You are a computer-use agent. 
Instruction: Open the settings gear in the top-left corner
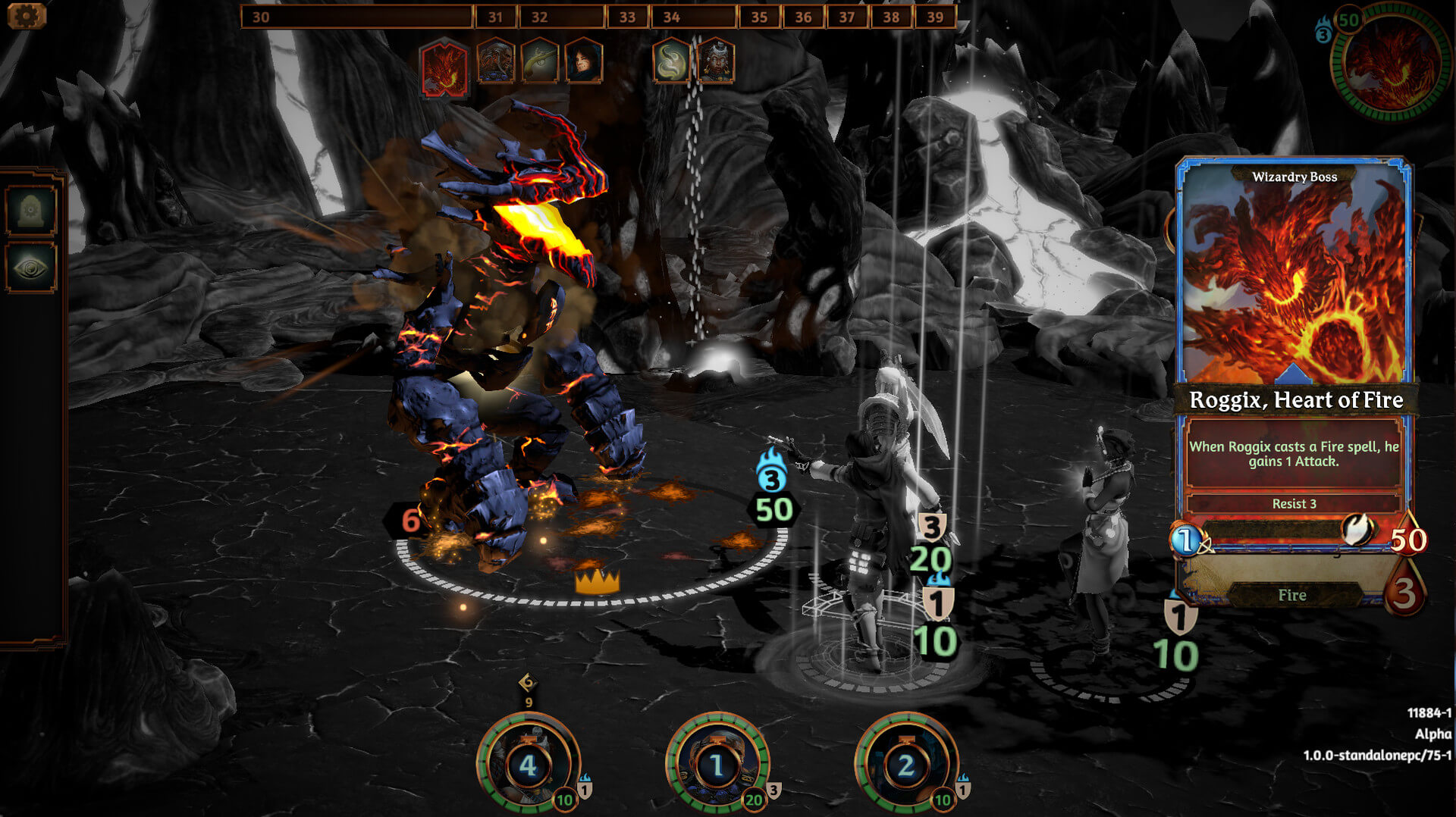(27, 14)
